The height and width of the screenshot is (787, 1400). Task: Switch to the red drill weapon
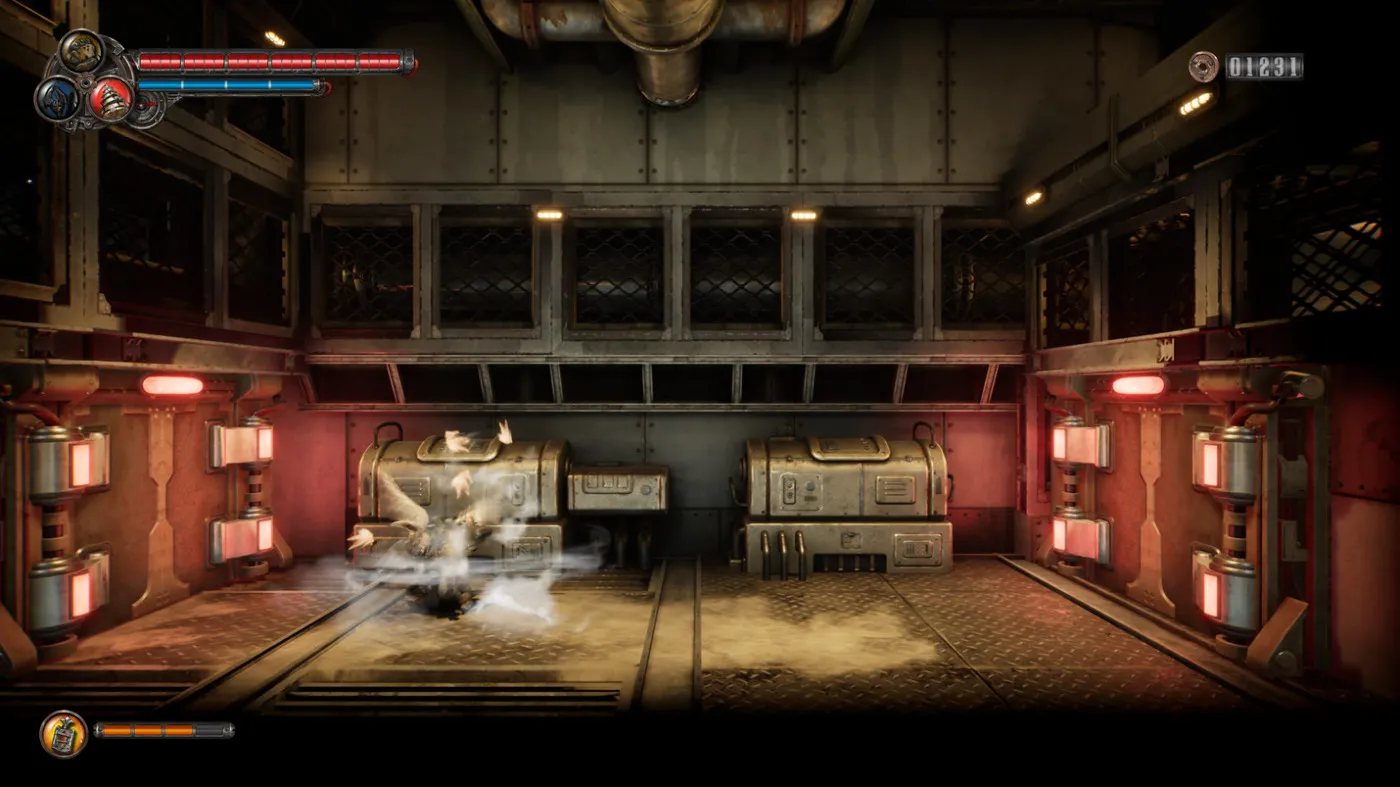point(110,98)
